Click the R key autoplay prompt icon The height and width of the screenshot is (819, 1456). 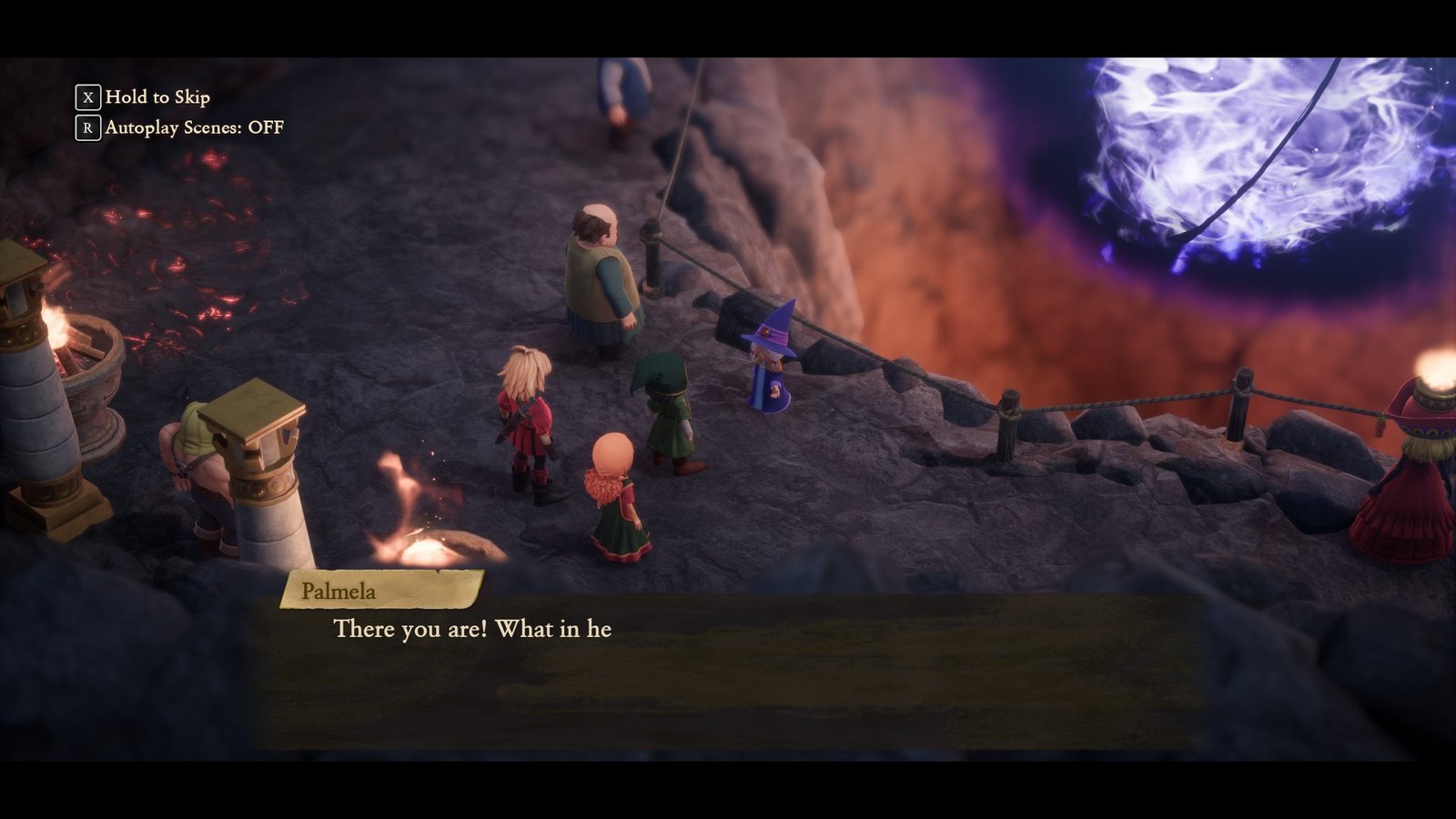tap(86, 128)
